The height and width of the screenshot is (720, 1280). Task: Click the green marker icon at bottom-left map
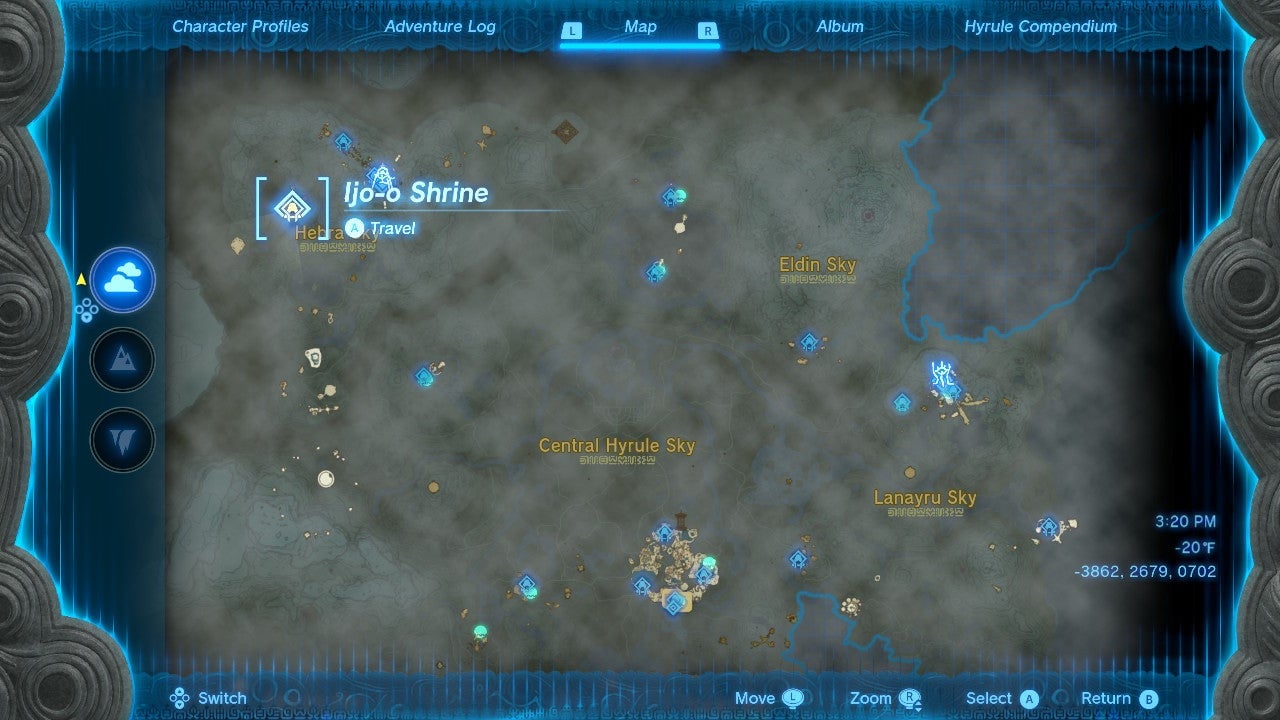pos(479,630)
